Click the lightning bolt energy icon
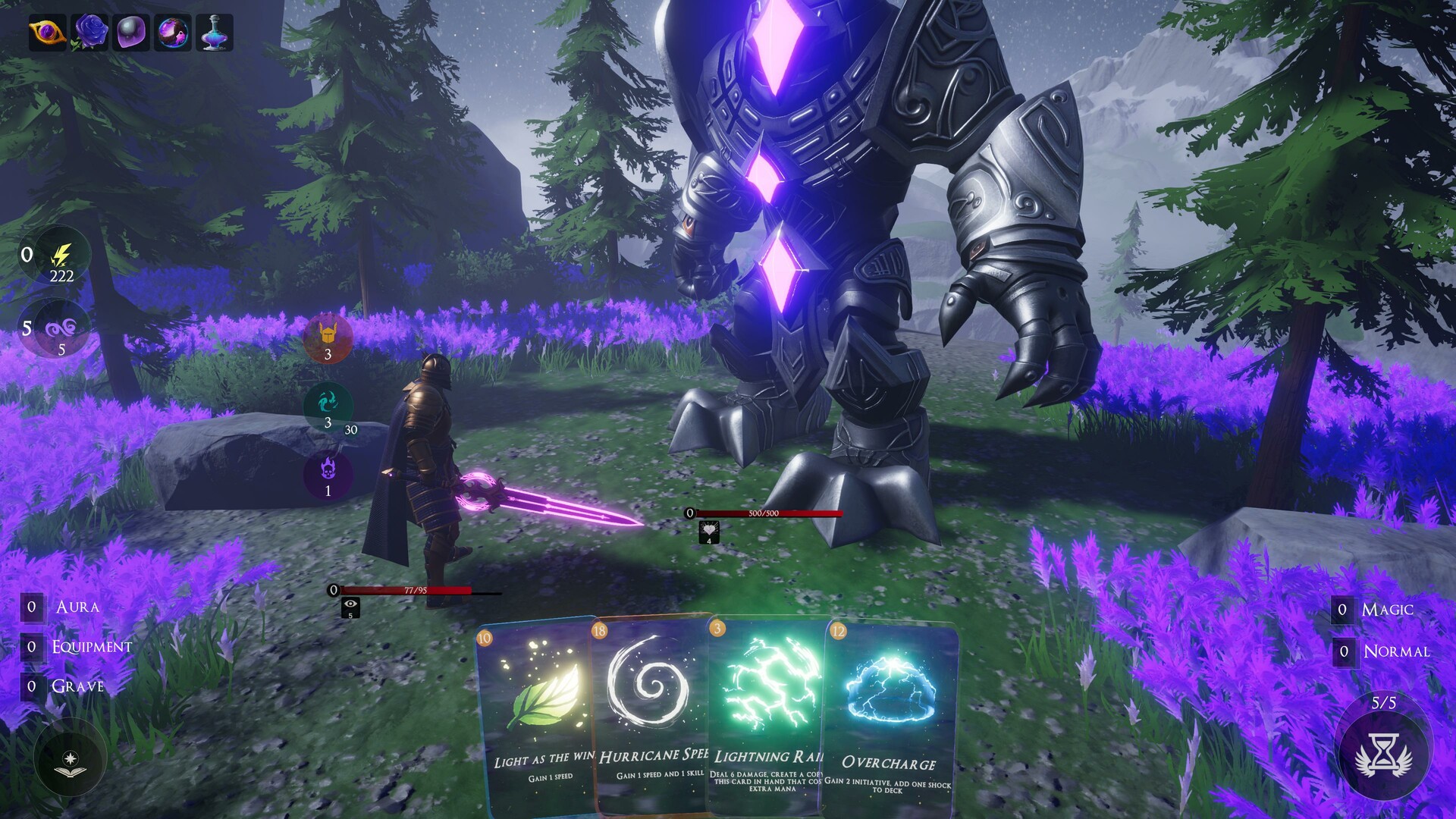The image size is (1456, 819). pyautogui.click(x=61, y=255)
